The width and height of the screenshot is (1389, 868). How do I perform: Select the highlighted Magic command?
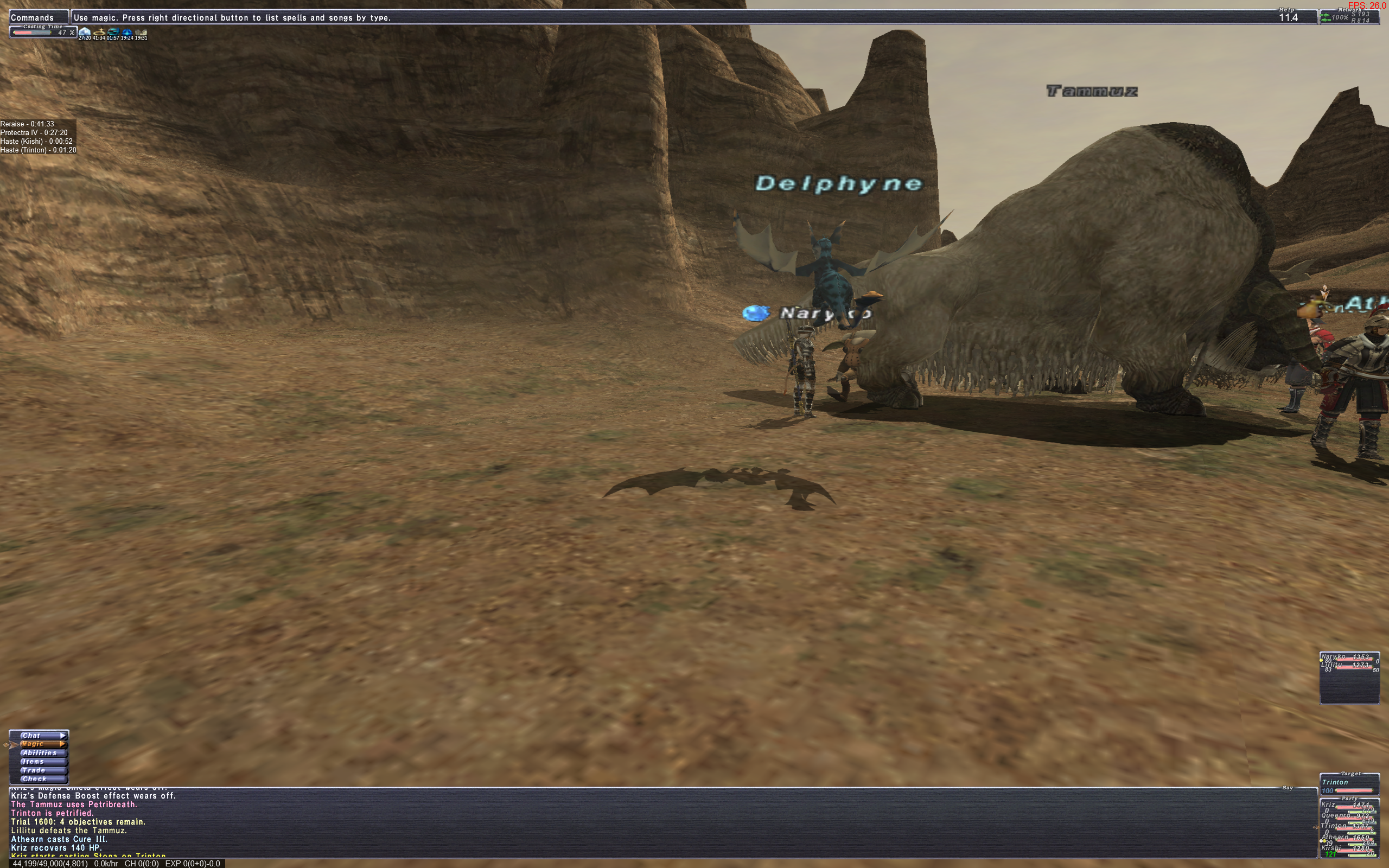tap(39, 744)
